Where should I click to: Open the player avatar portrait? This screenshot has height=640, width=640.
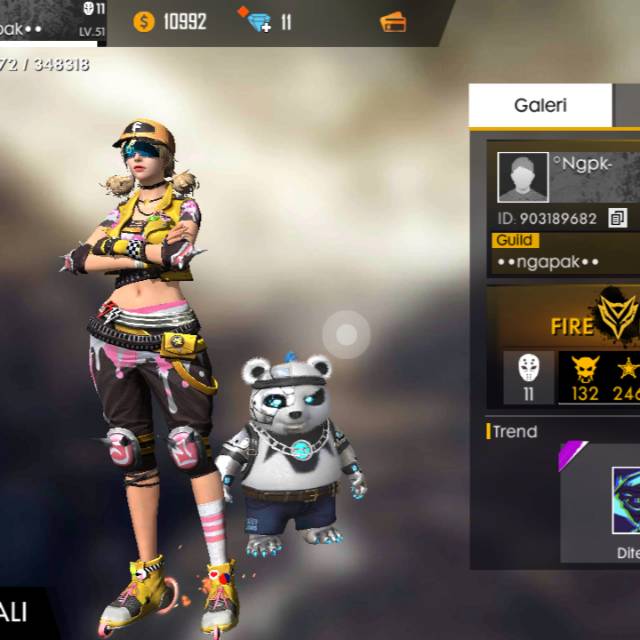click(x=523, y=178)
